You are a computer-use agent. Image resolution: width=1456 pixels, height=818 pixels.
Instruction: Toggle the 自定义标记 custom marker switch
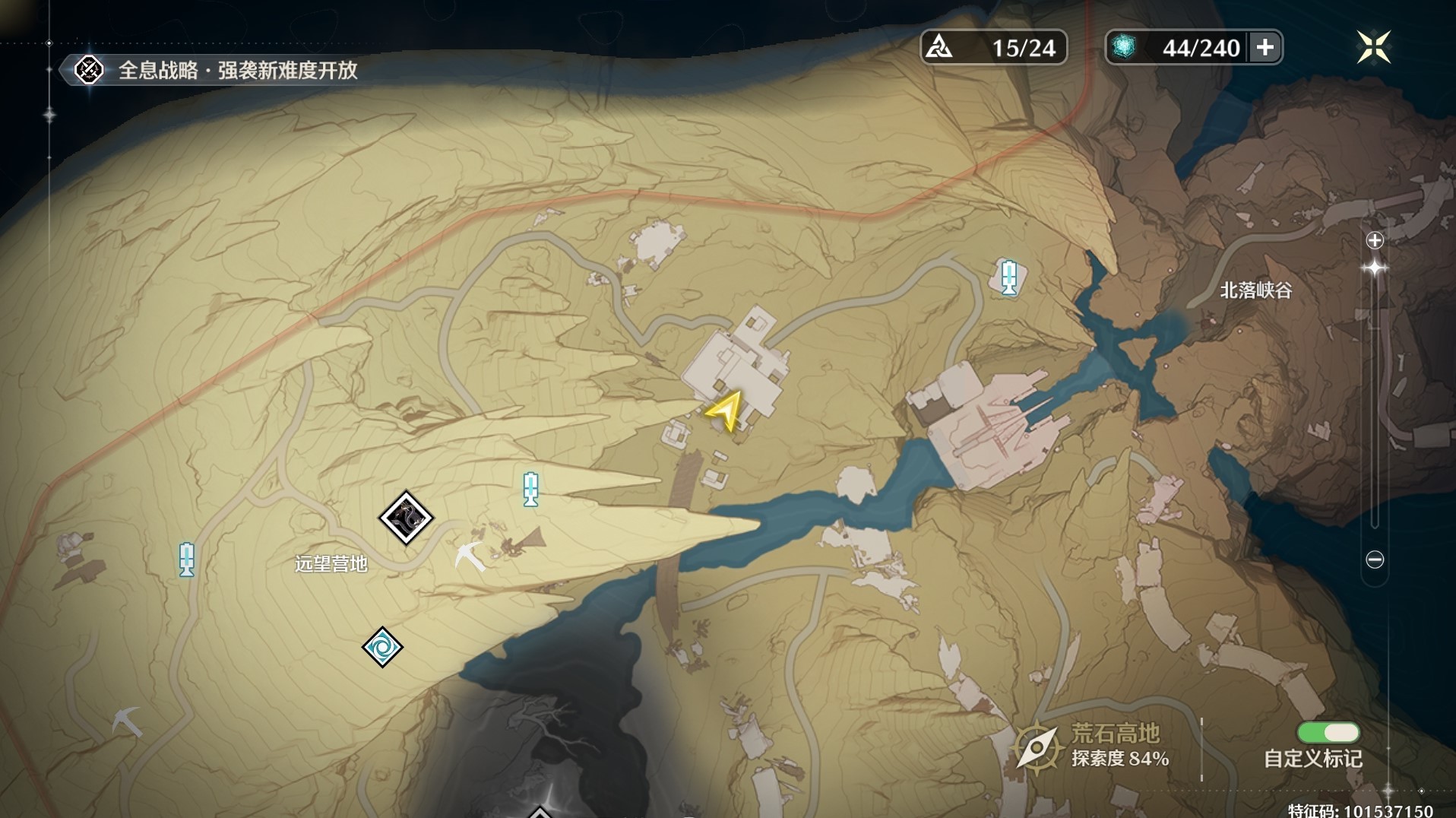(x=1328, y=733)
